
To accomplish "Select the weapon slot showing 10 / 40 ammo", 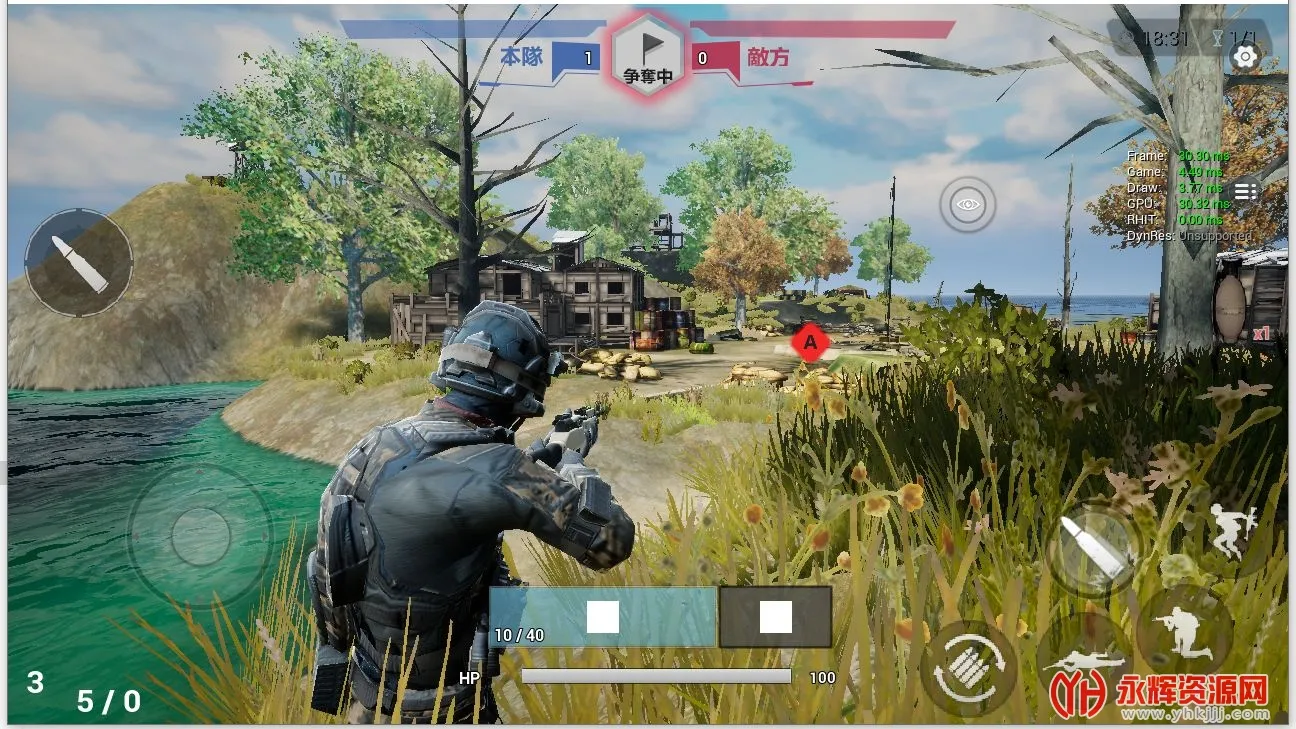I will (x=602, y=617).
